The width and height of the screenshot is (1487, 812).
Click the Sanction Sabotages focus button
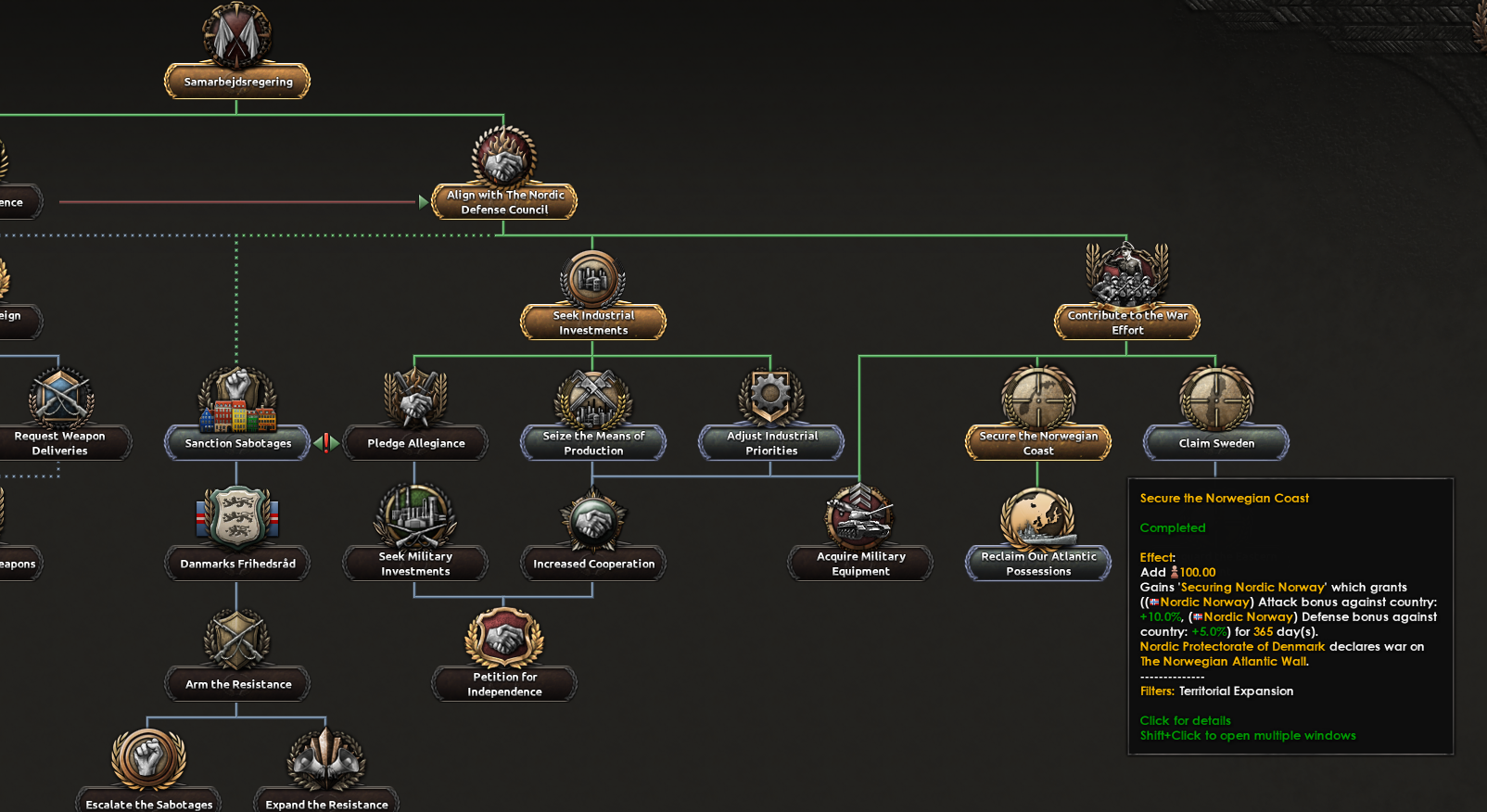pos(236,443)
